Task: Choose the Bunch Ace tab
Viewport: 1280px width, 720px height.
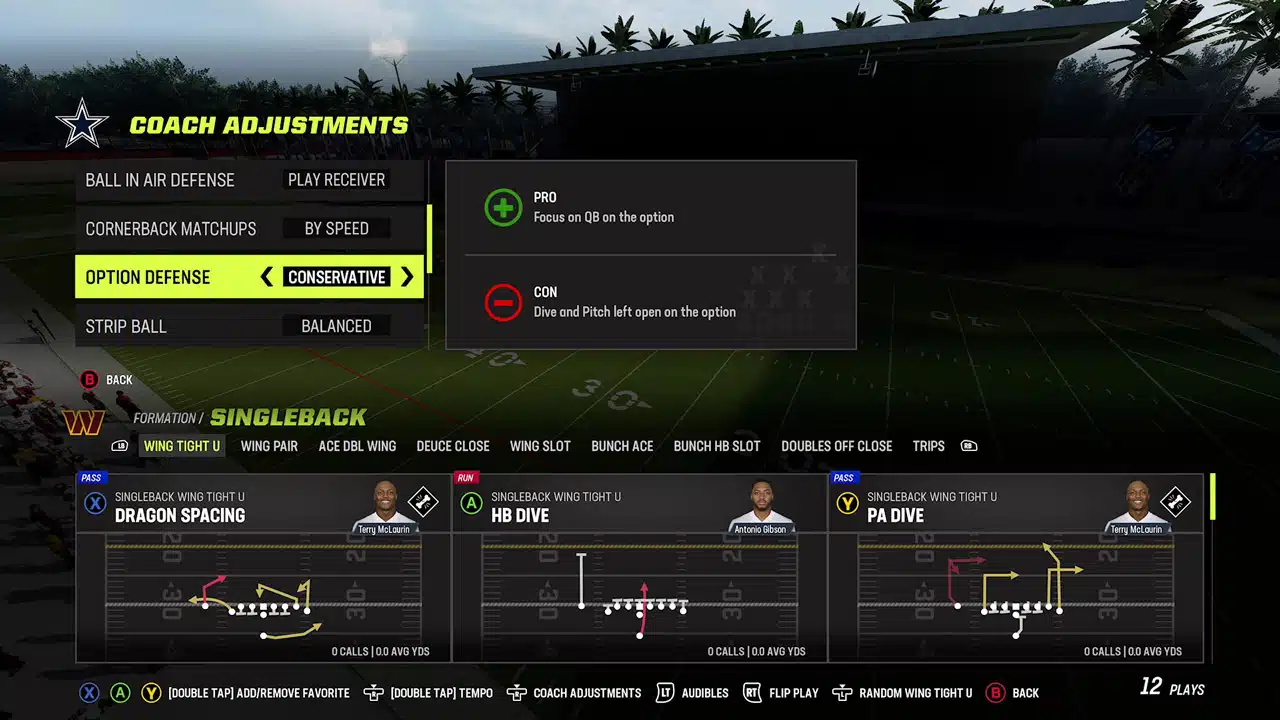Action: tap(622, 446)
